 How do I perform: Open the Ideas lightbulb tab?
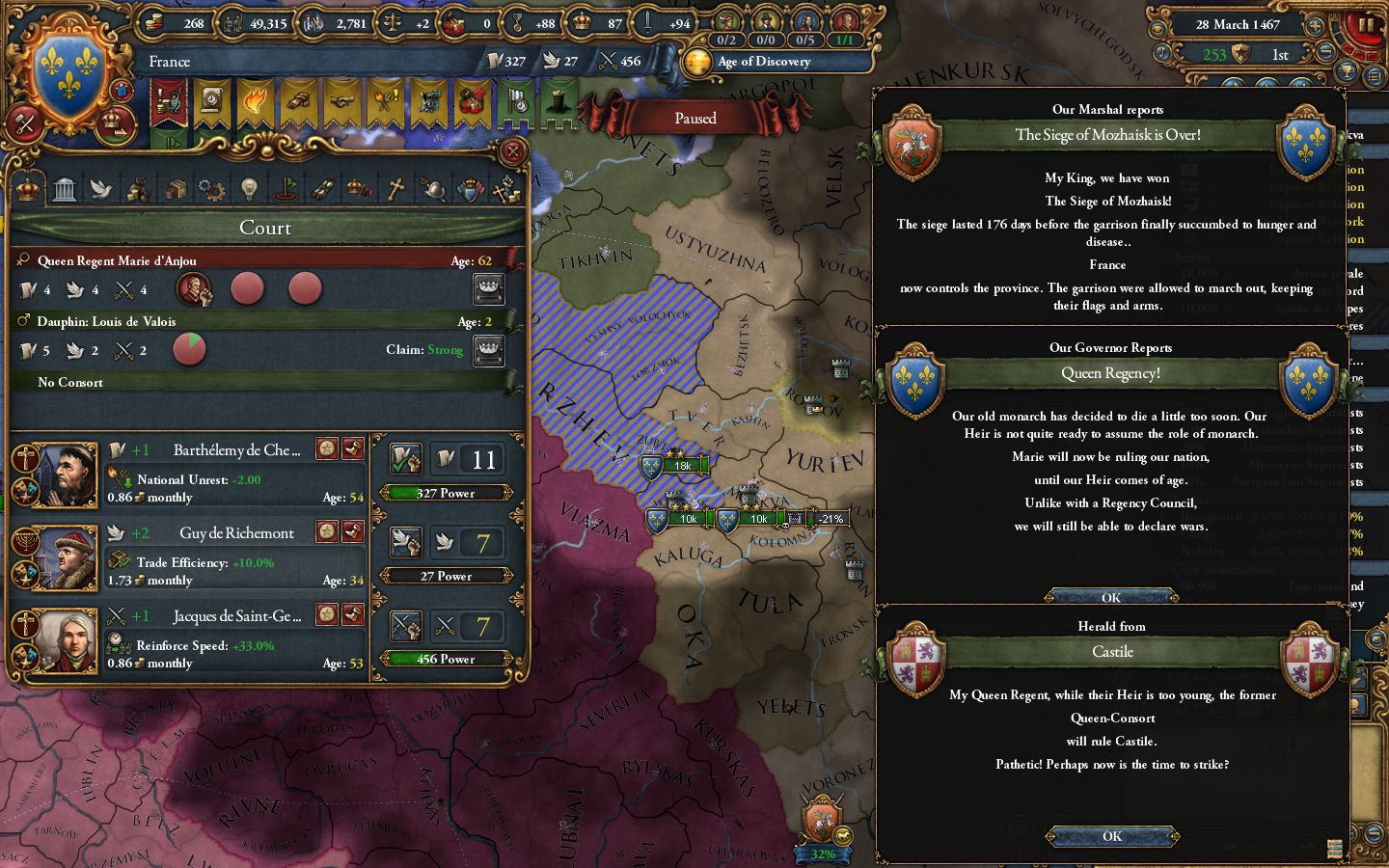pos(250,188)
